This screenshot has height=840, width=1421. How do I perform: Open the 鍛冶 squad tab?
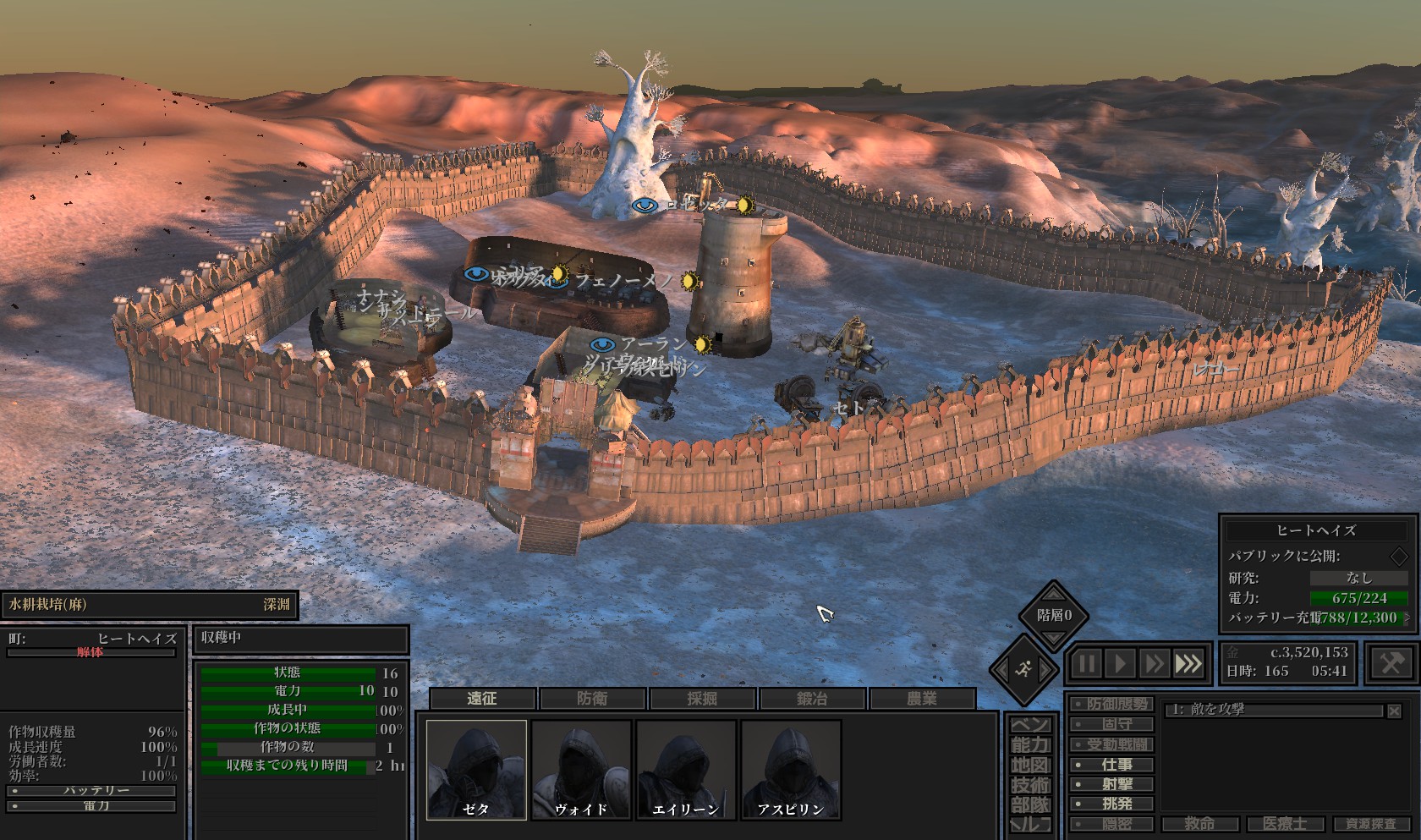[x=812, y=699]
